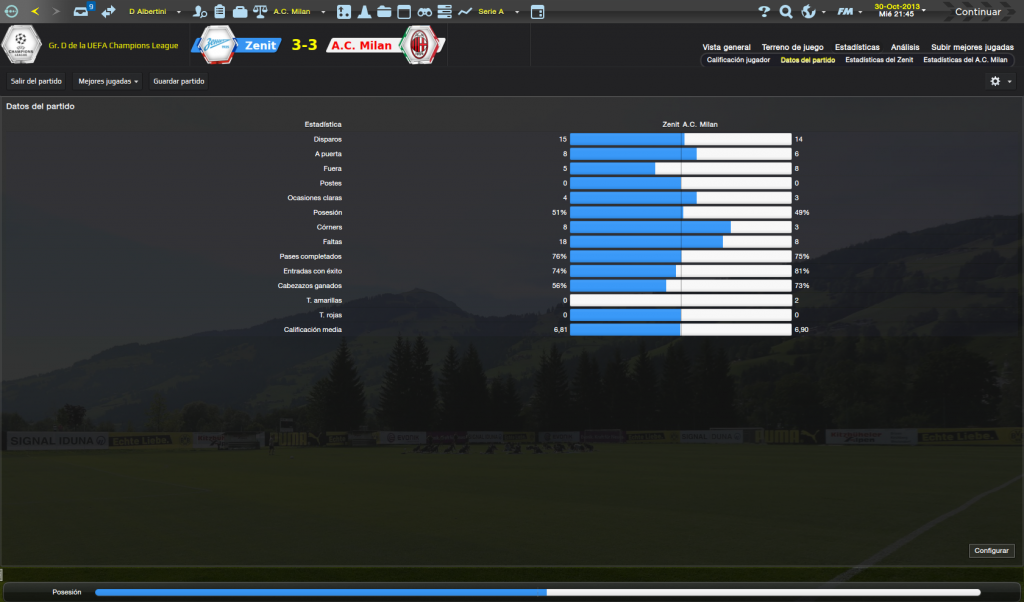Open Estadísticas del A.C. Milan subtab
Image resolution: width=1024 pixels, height=602 pixels.
click(x=965, y=60)
